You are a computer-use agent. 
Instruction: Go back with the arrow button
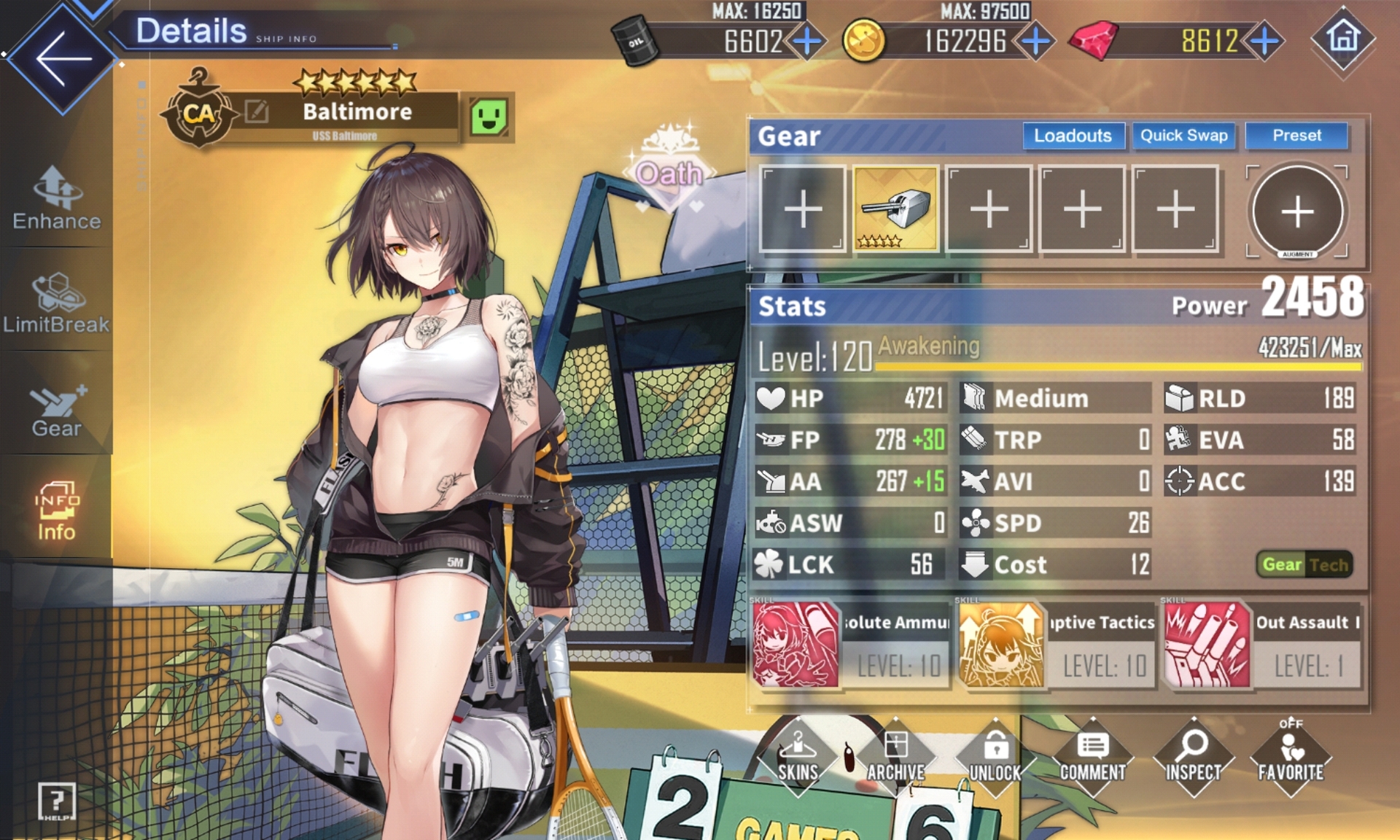click(x=62, y=58)
